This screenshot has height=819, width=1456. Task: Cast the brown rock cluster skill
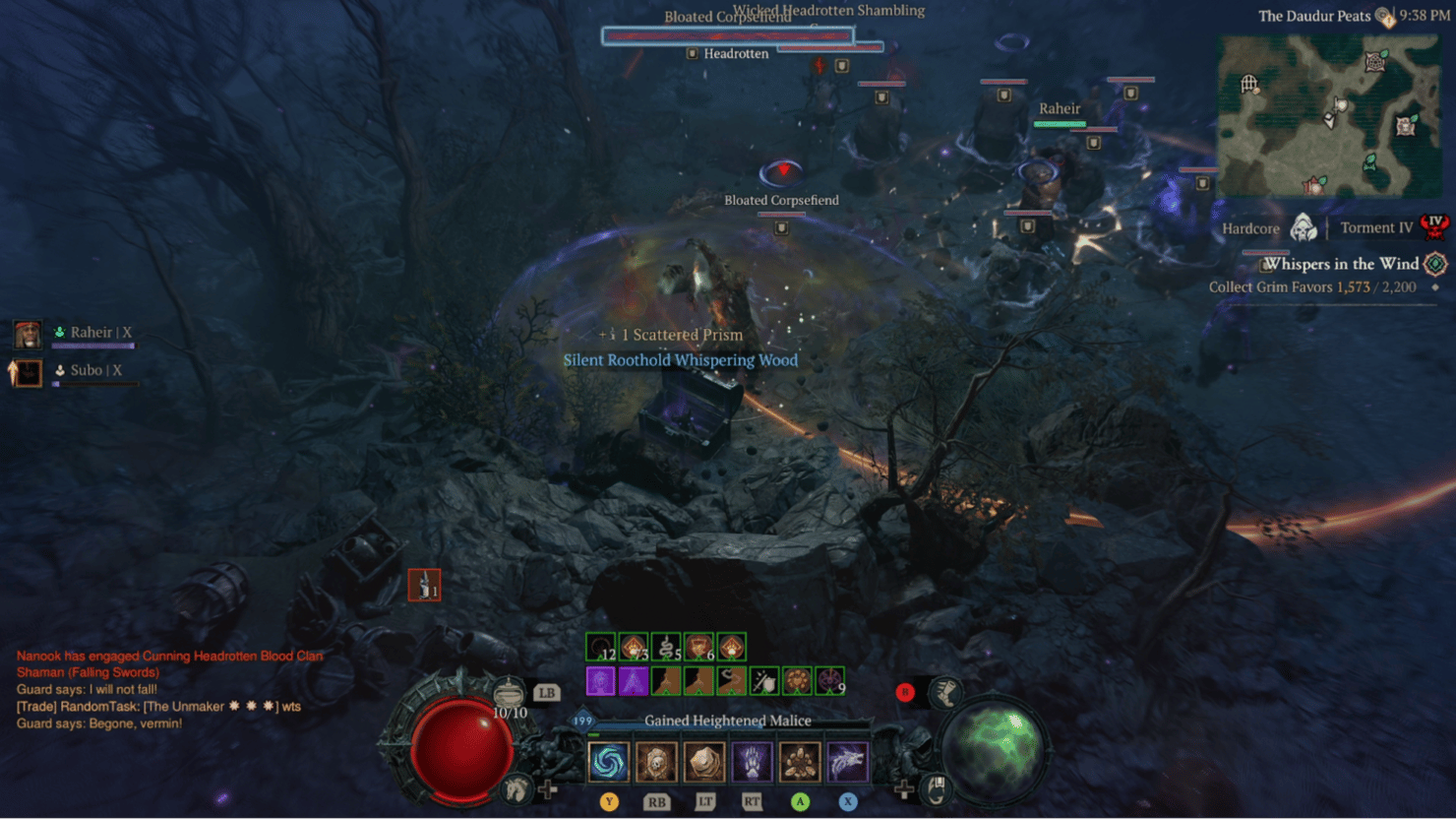800,762
